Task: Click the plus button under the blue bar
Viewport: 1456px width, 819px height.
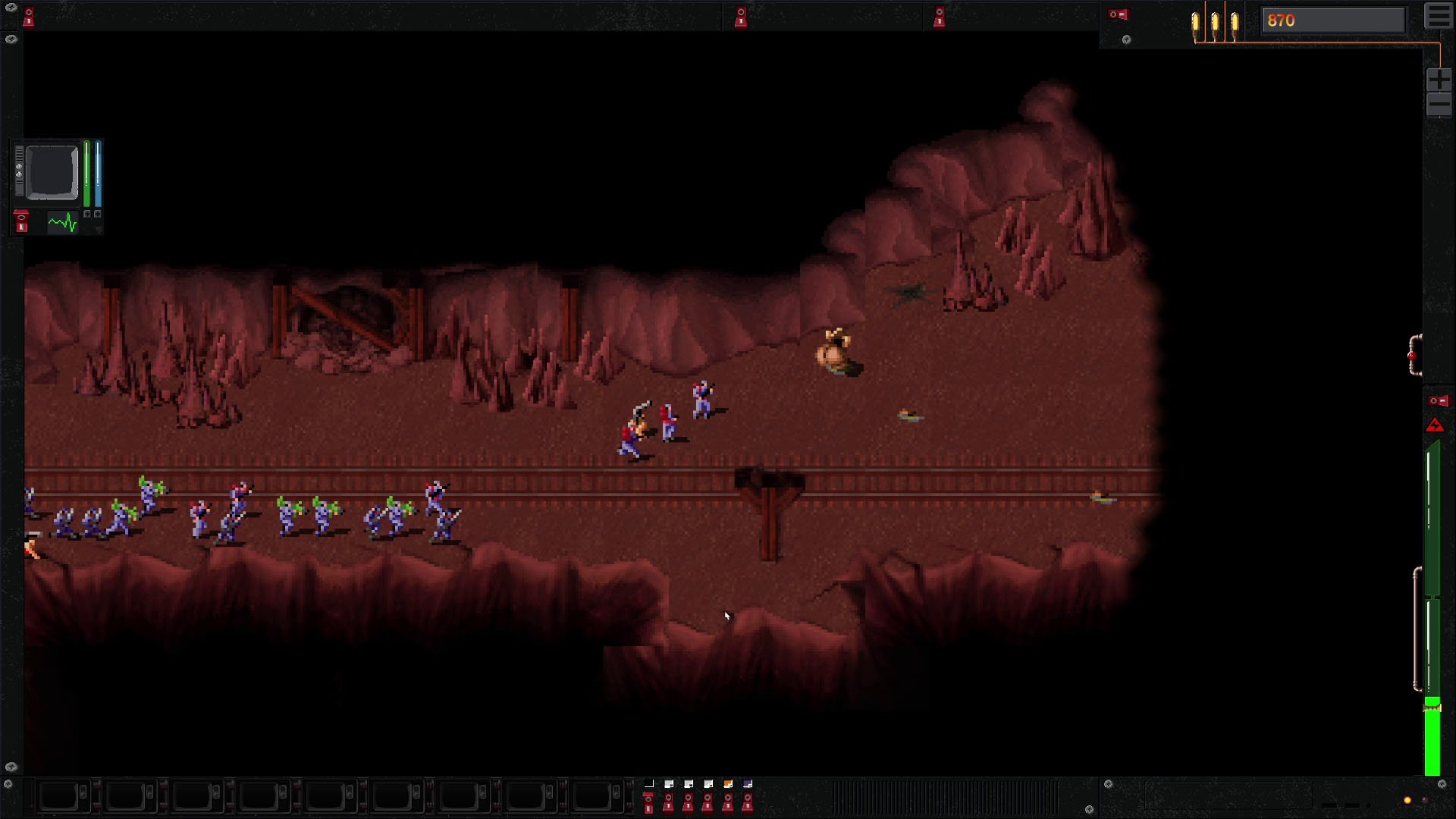Action: coord(98,215)
